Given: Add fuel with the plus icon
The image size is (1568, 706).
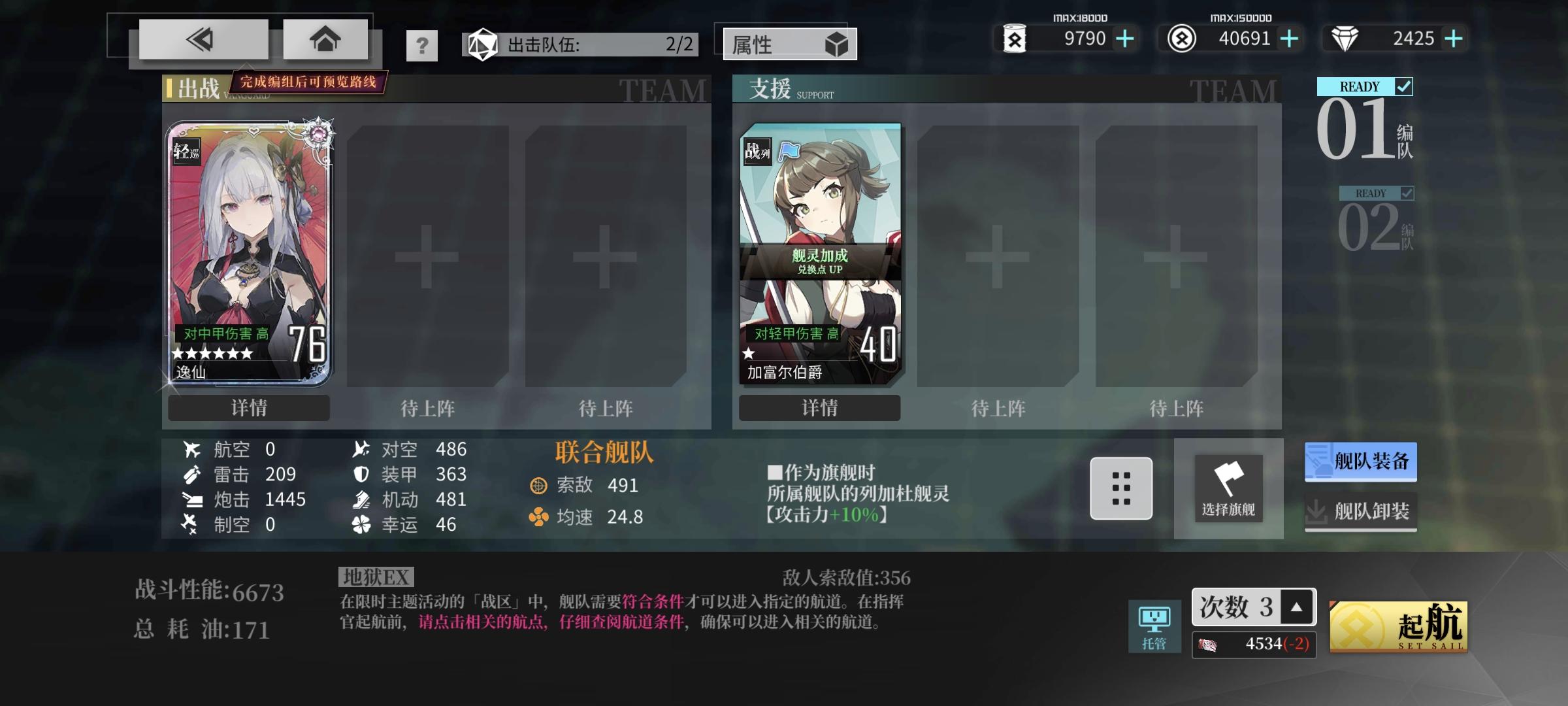Looking at the screenshot, I should pos(1124,39).
